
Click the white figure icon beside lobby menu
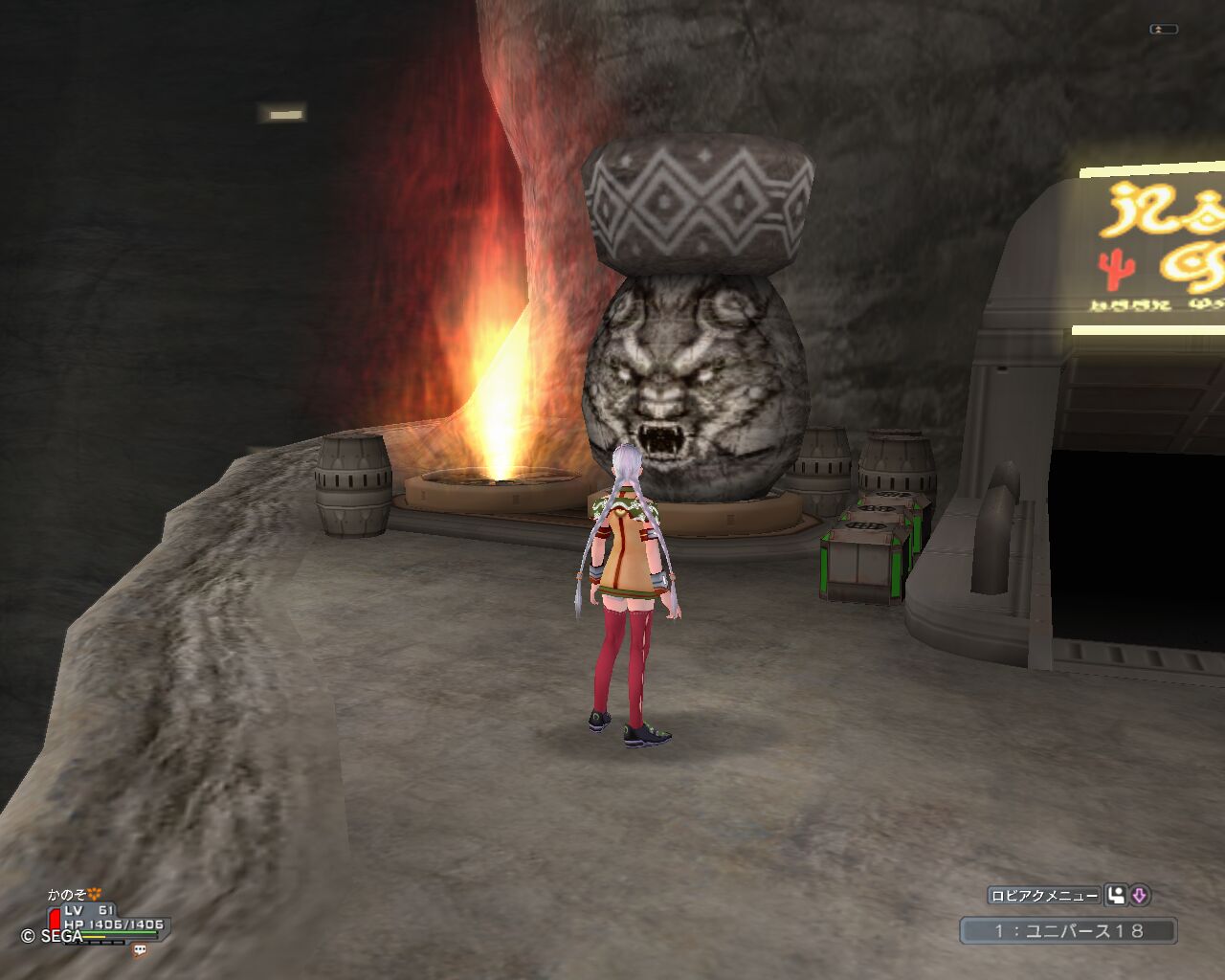(1116, 896)
